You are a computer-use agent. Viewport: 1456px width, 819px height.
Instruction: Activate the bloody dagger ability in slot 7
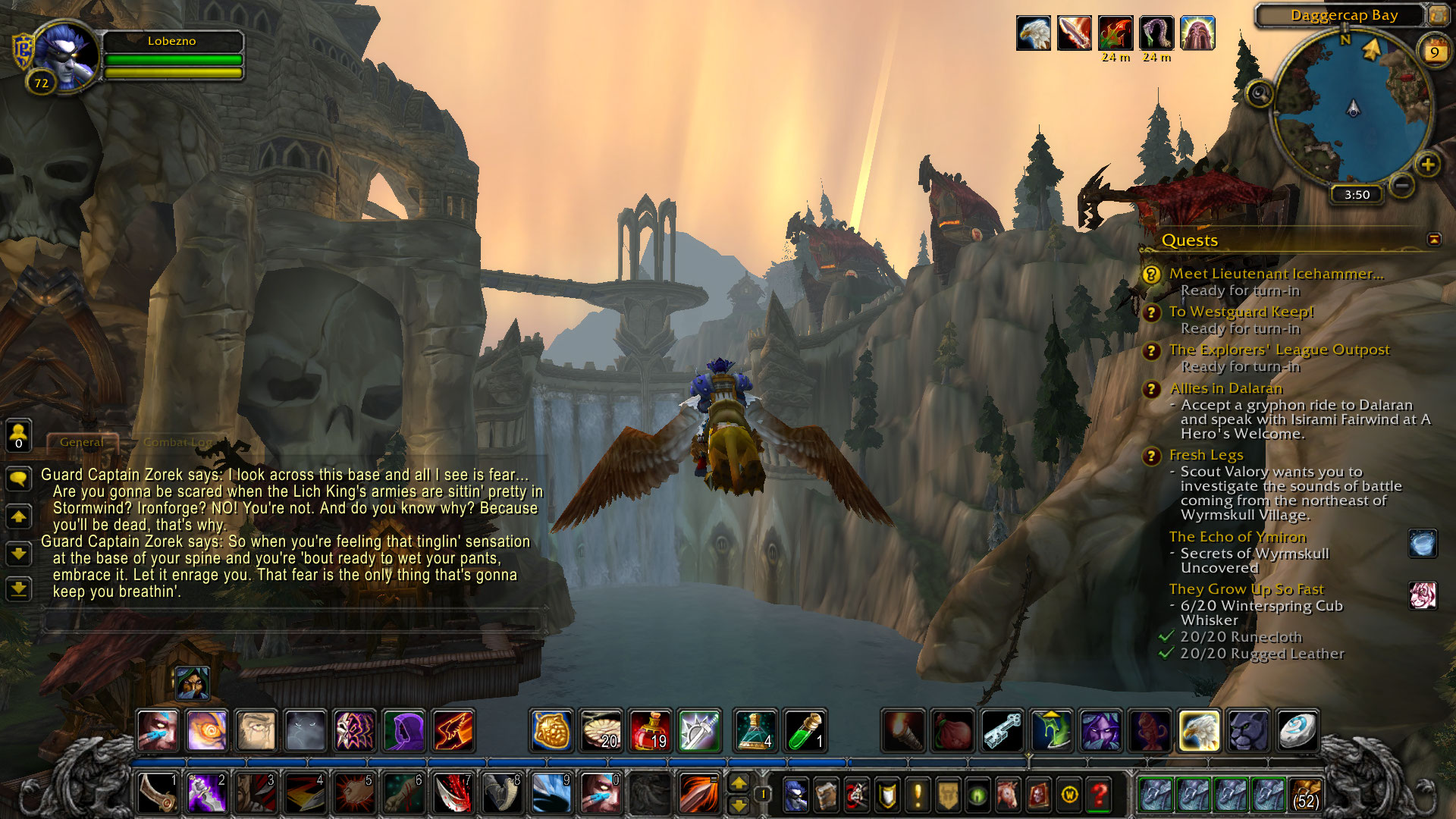point(453,793)
